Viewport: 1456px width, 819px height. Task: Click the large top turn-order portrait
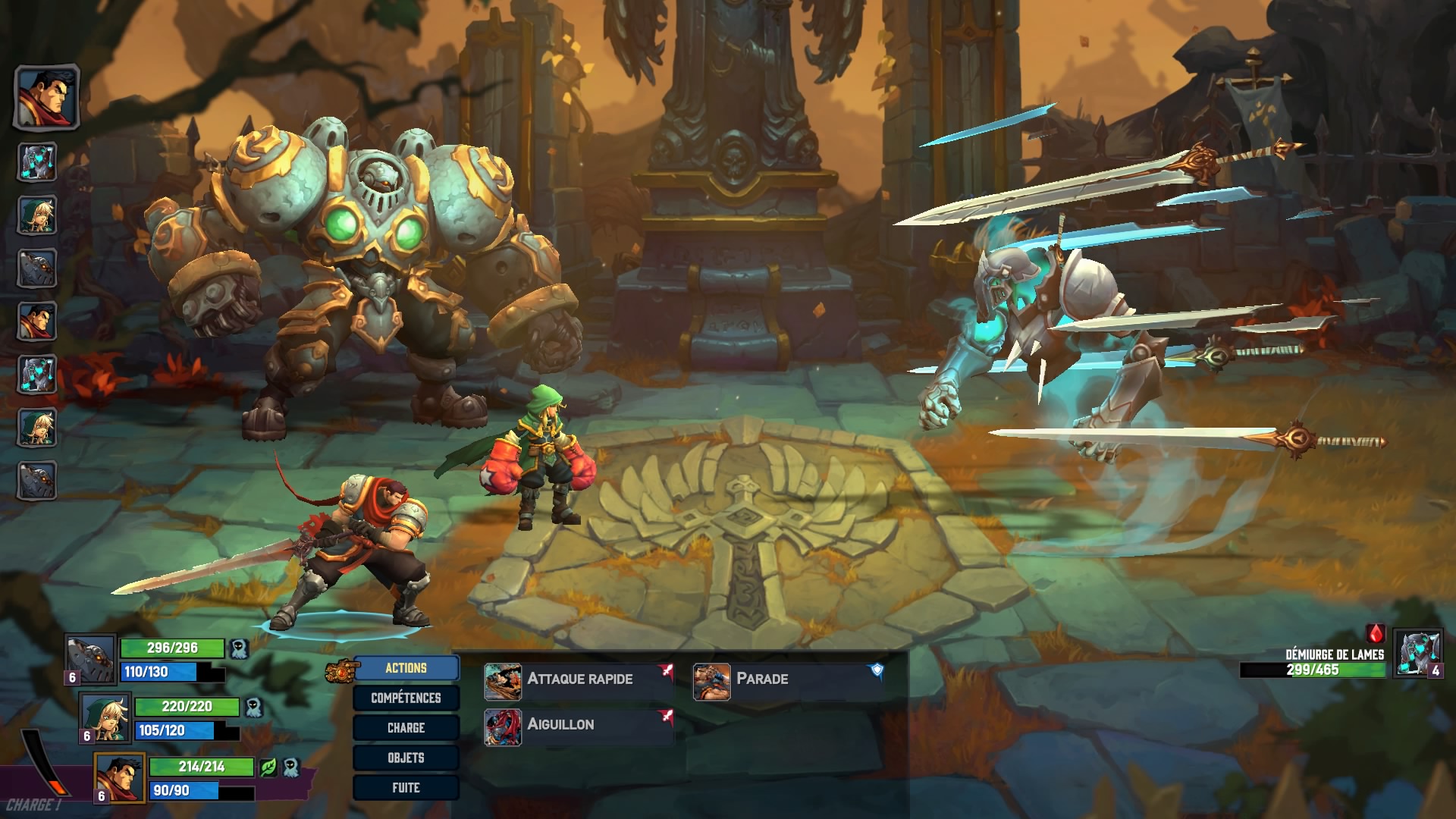(46, 96)
